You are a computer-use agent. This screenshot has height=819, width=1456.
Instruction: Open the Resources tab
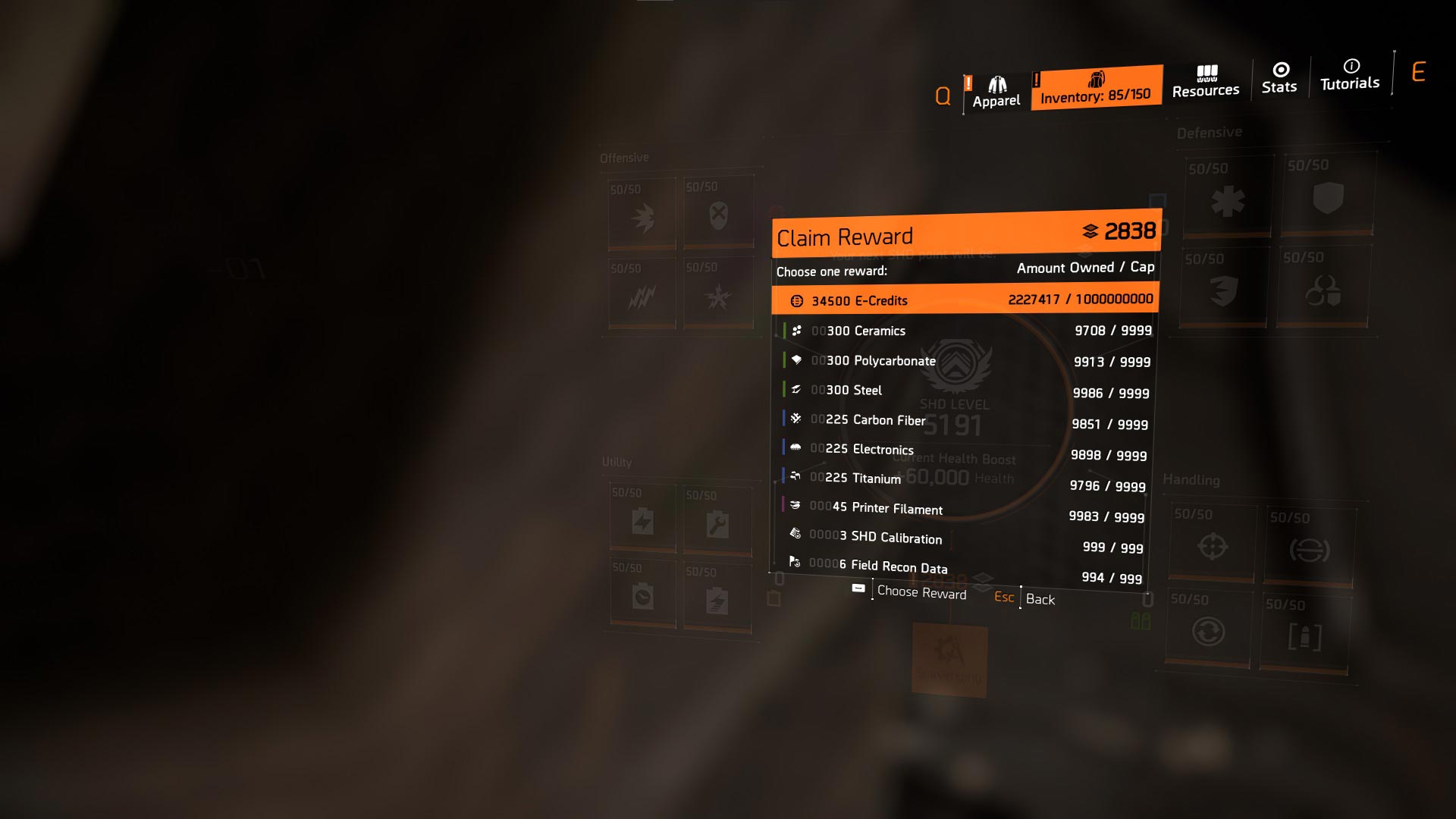pyautogui.click(x=1206, y=82)
